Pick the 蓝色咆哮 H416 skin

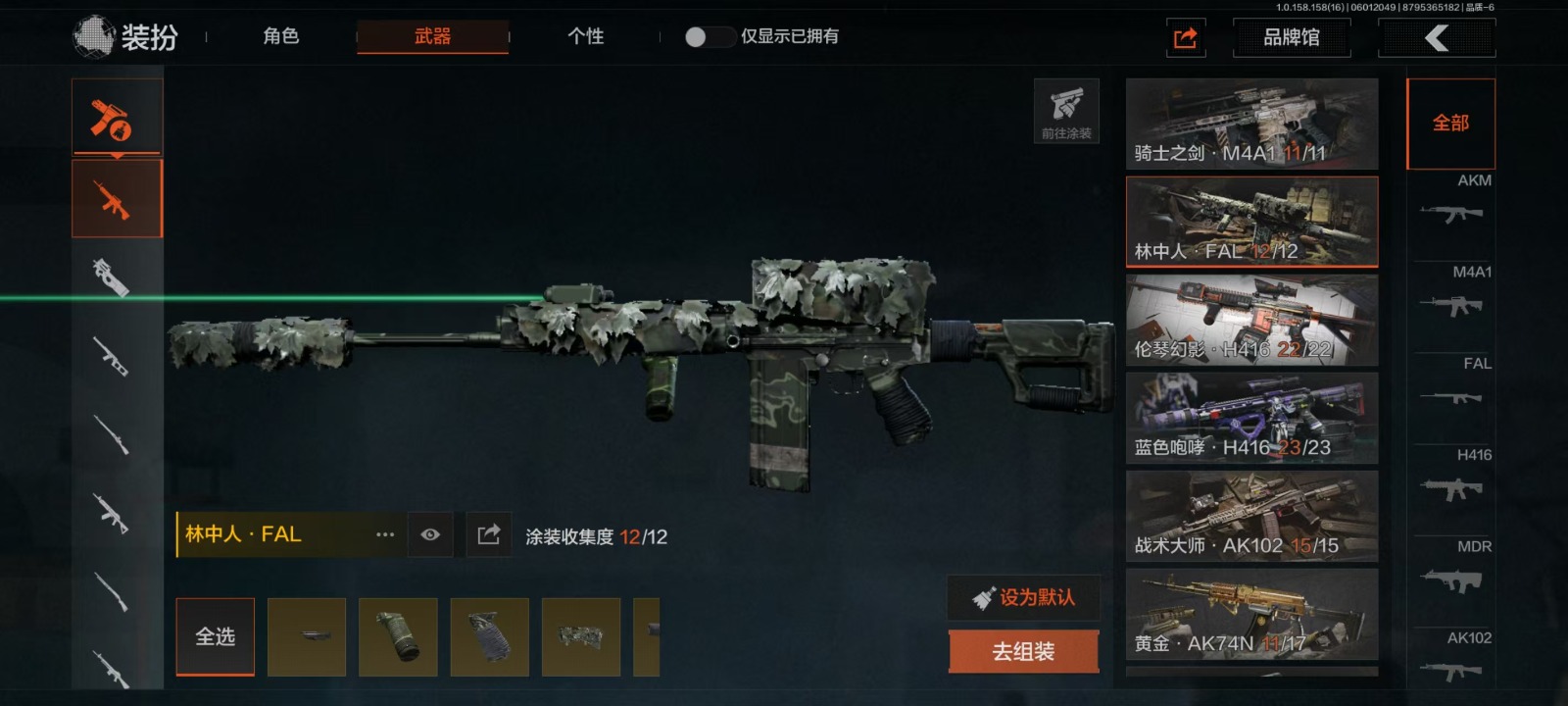pyautogui.click(x=1251, y=418)
